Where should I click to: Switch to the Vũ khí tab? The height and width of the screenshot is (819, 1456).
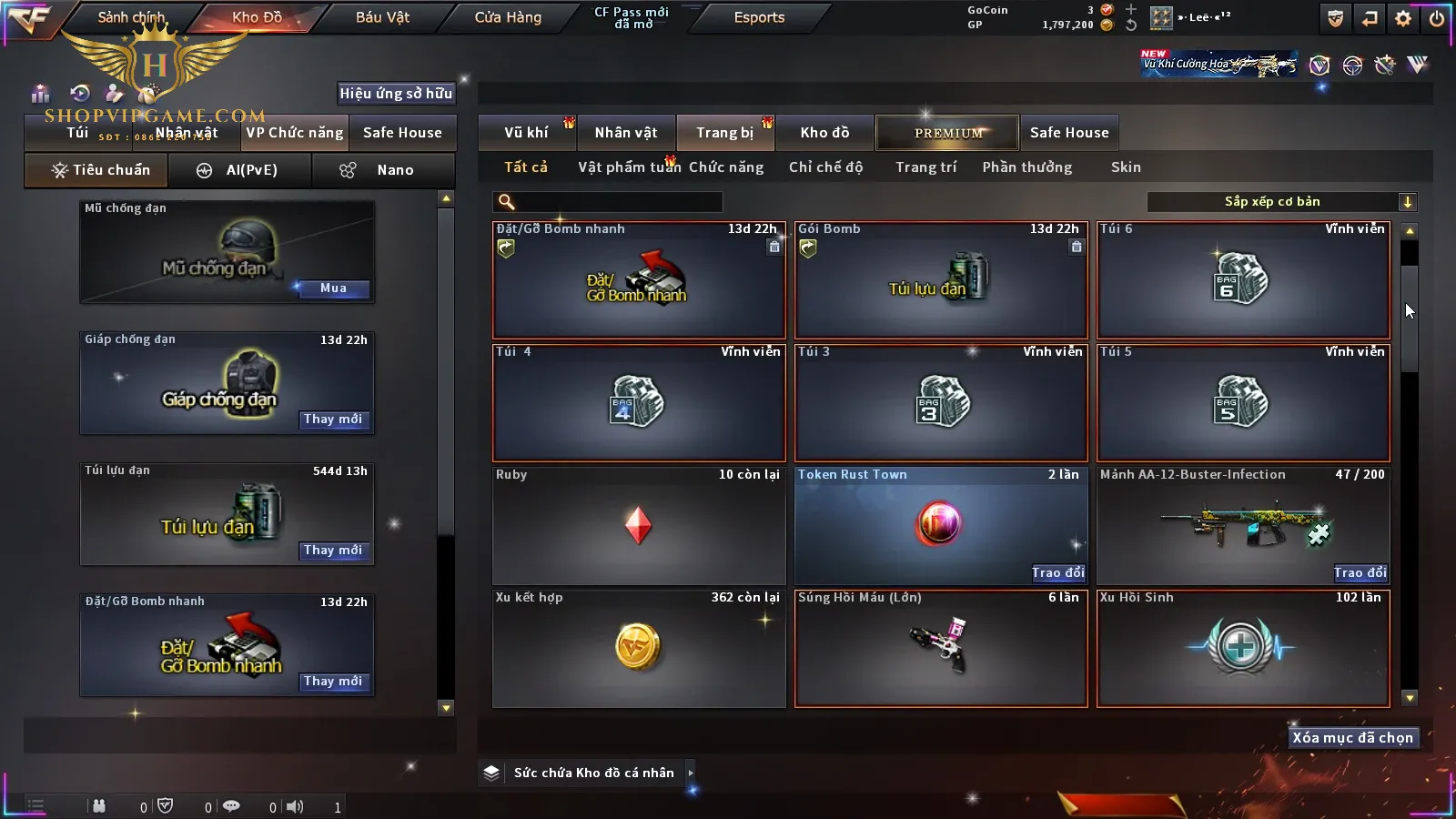coord(526,133)
